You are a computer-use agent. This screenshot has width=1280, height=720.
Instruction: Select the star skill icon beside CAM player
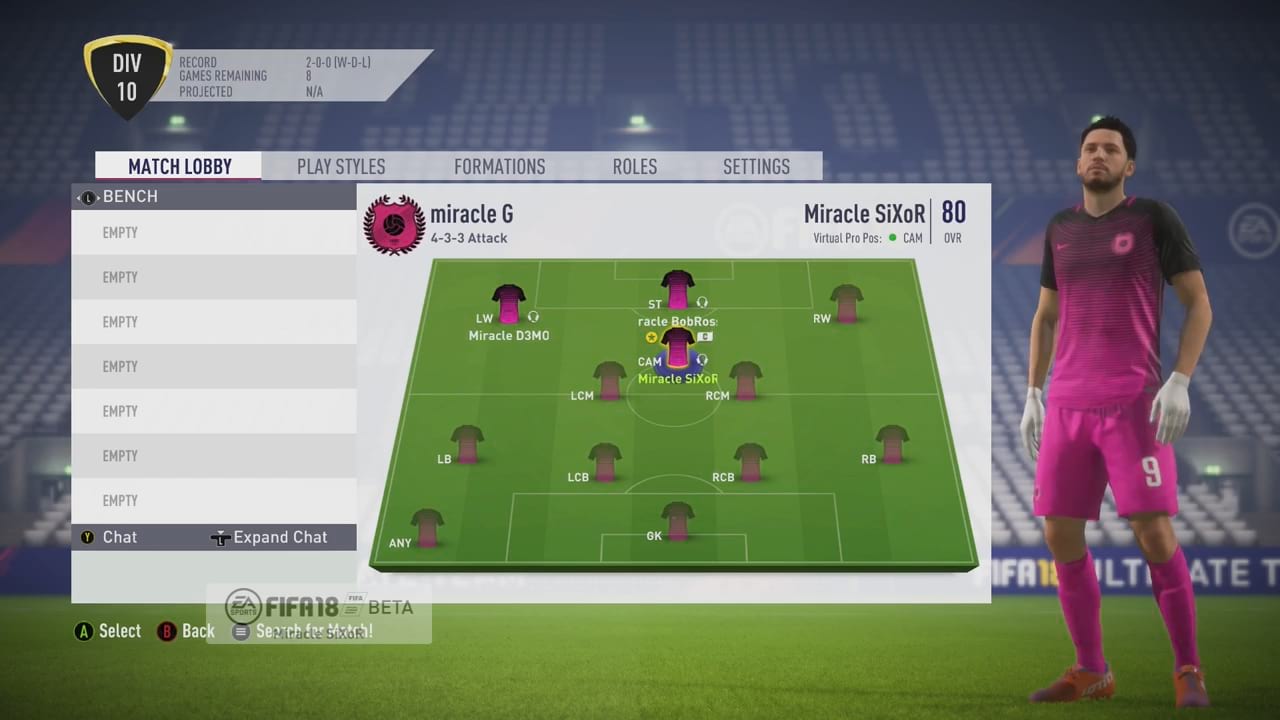coord(651,337)
